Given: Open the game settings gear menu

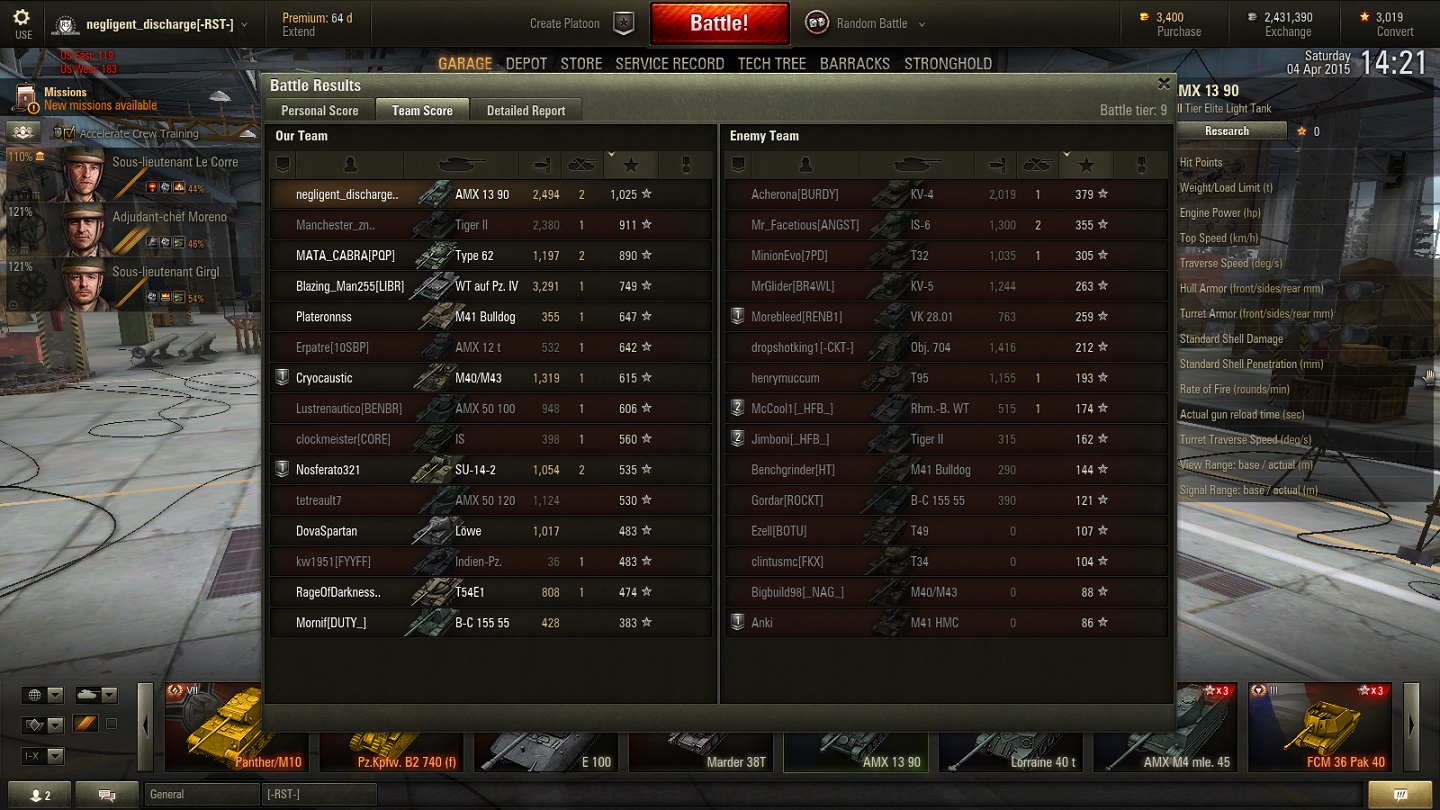Looking at the screenshot, I should tap(22, 23).
